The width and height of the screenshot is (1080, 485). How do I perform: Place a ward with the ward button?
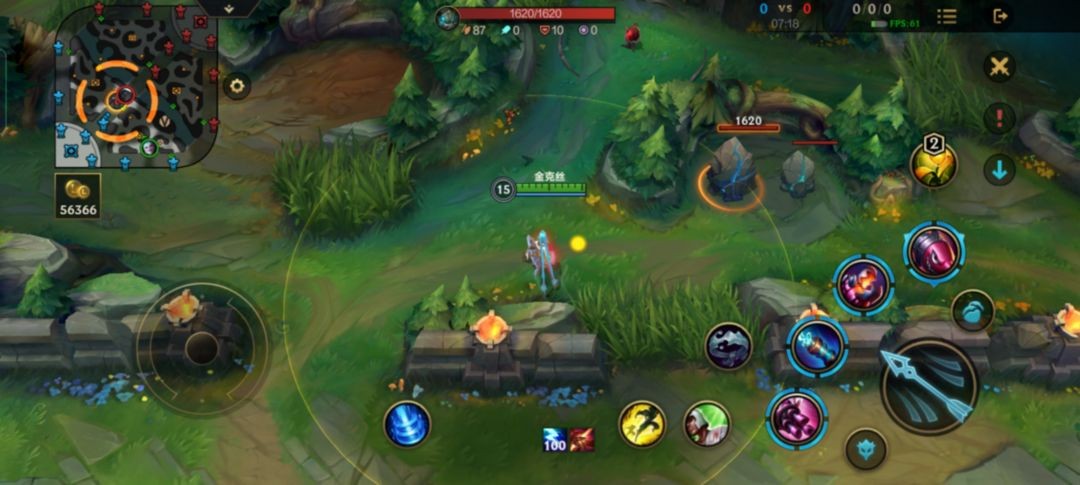coord(972,311)
